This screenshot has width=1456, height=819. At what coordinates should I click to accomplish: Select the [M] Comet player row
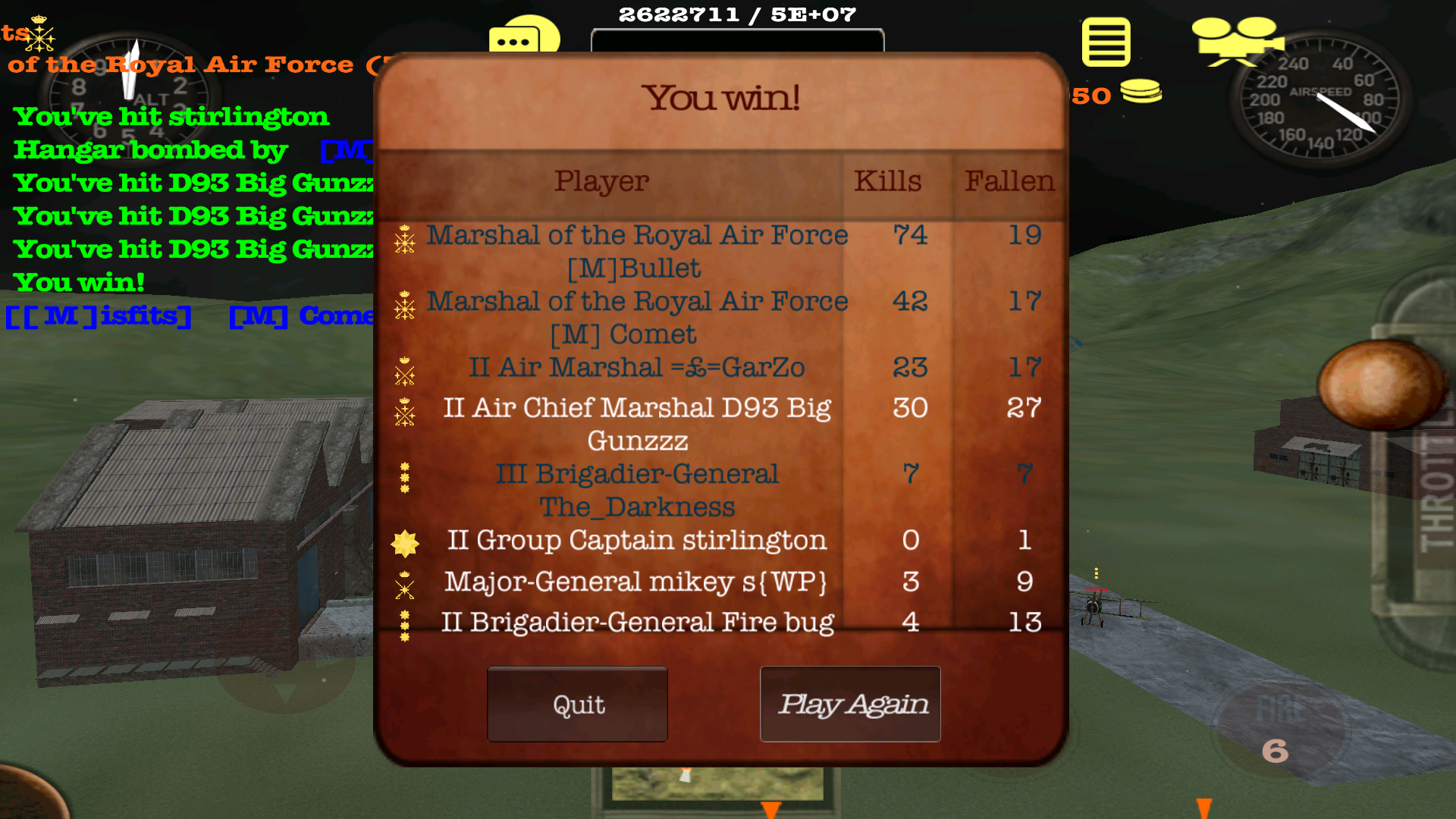coord(637,317)
